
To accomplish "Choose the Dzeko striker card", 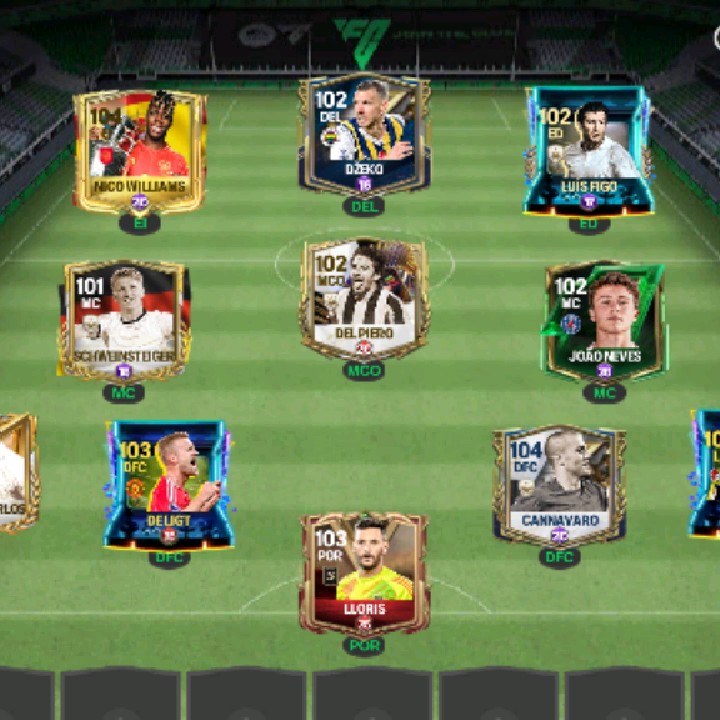I will click(x=364, y=133).
